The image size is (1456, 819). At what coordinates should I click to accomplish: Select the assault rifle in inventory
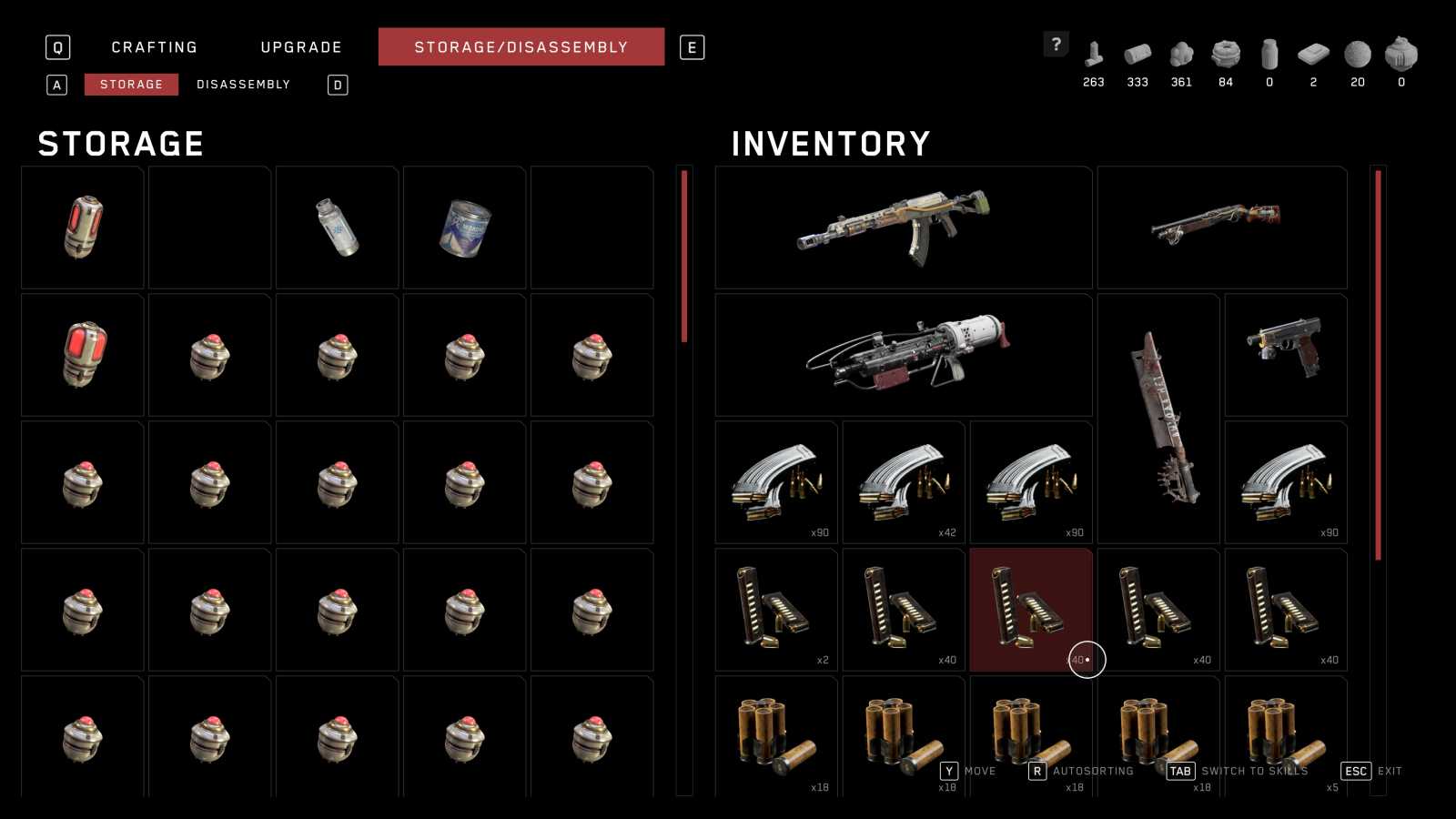(903, 227)
